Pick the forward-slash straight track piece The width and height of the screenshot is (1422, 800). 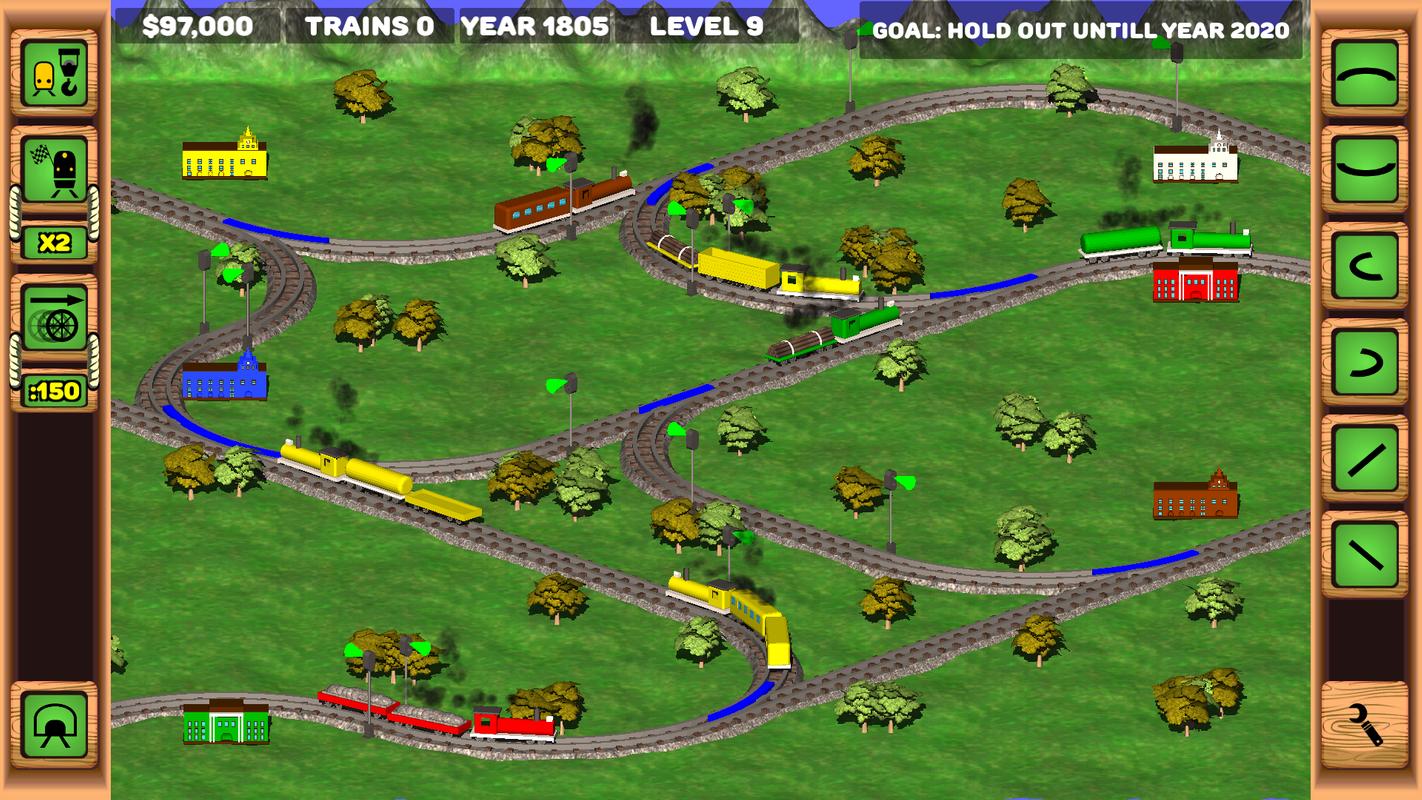point(1365,459)
